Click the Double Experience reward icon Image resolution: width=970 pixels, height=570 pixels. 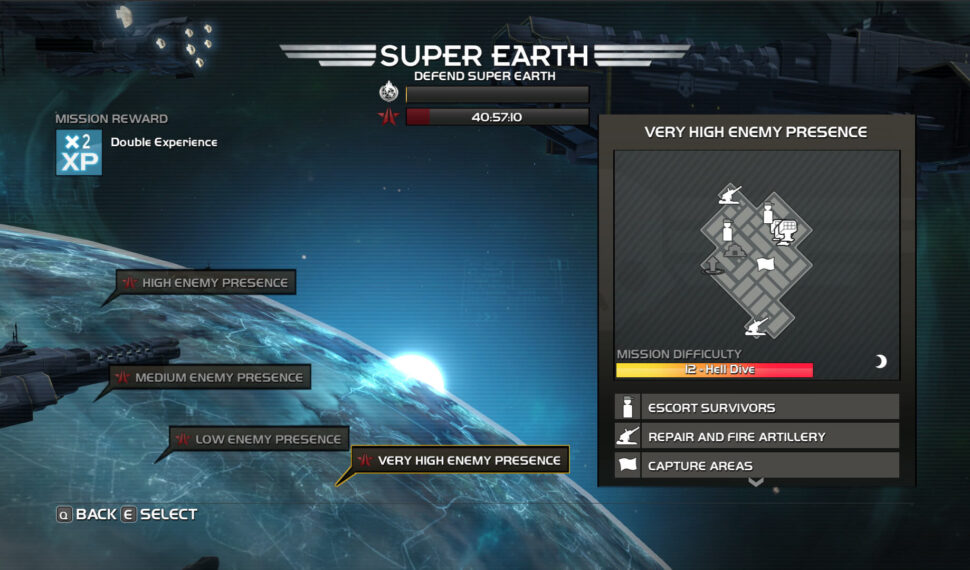79,152
